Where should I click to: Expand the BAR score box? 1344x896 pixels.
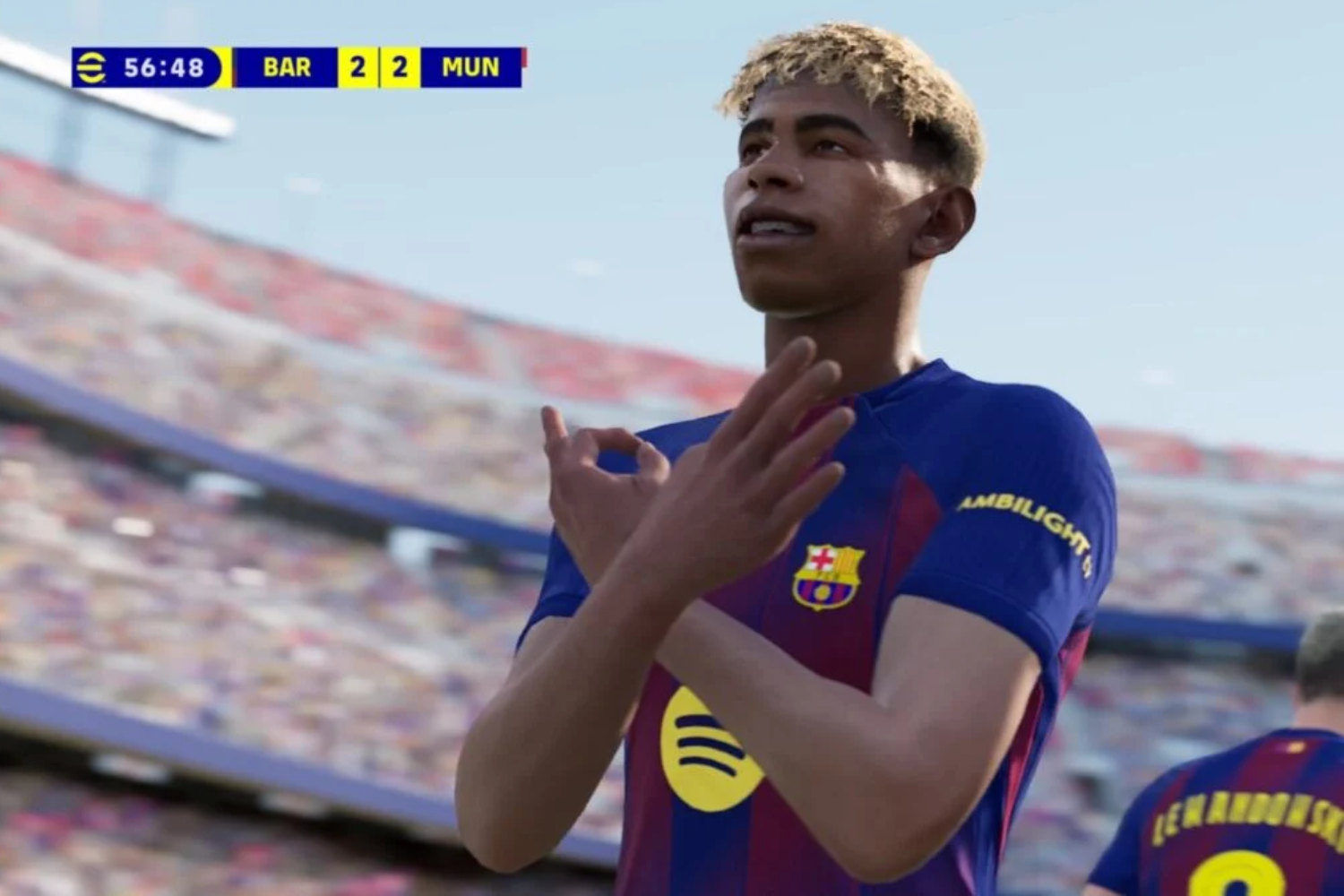pyautogui.click(x=358, y=66)
